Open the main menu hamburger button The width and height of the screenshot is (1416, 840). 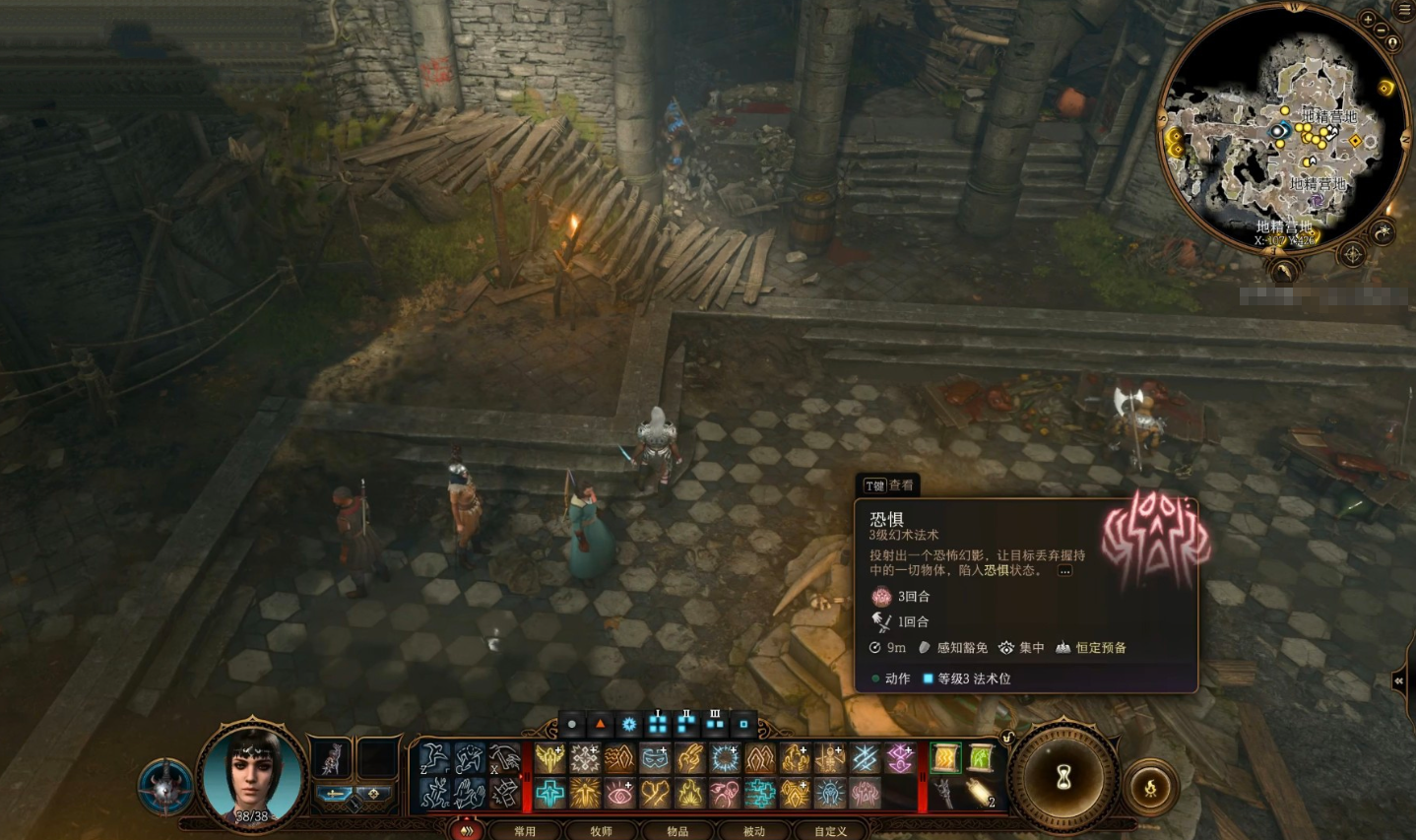1404,10
